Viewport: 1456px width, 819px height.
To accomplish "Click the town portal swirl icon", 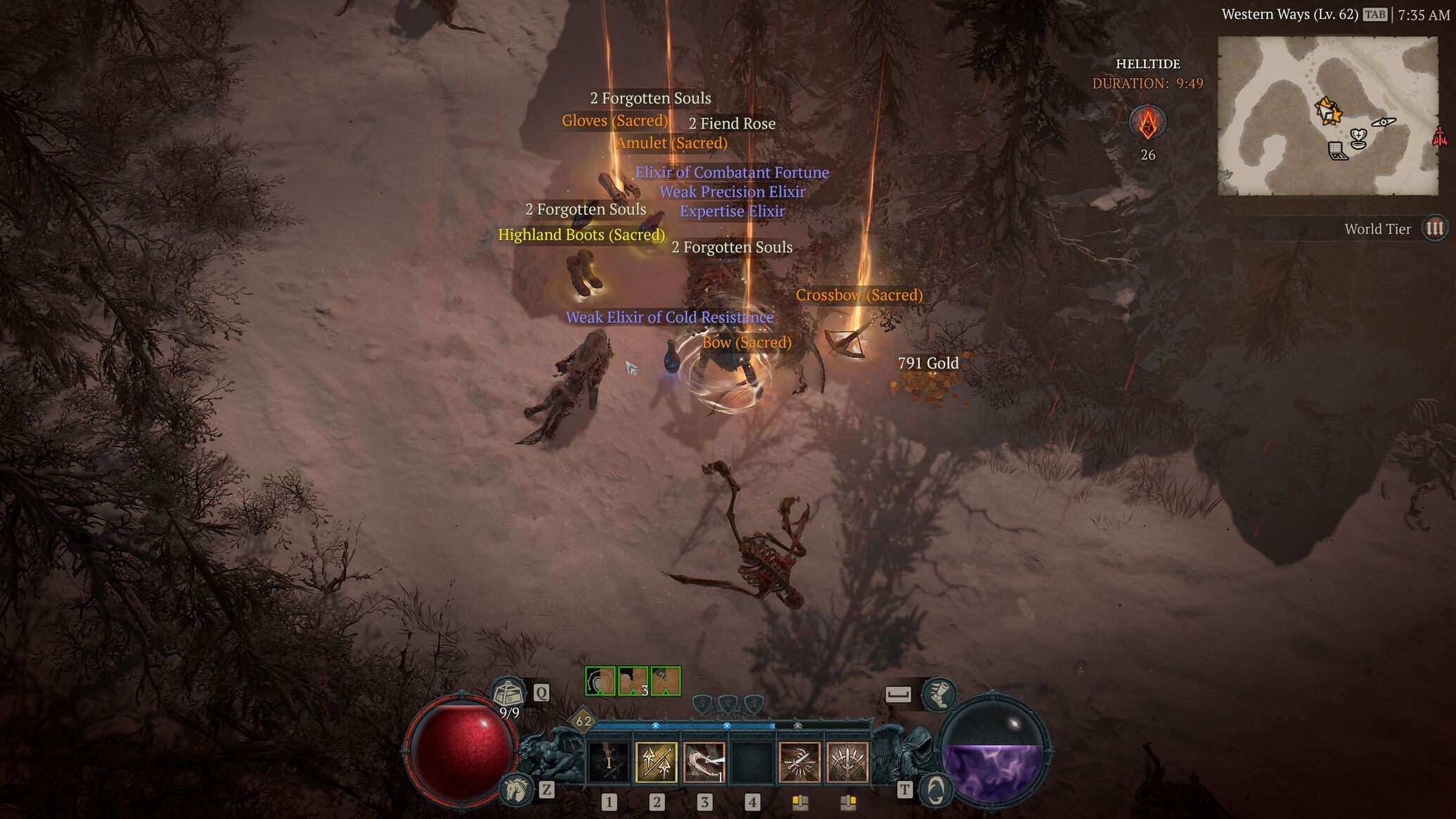I will 936,790.
